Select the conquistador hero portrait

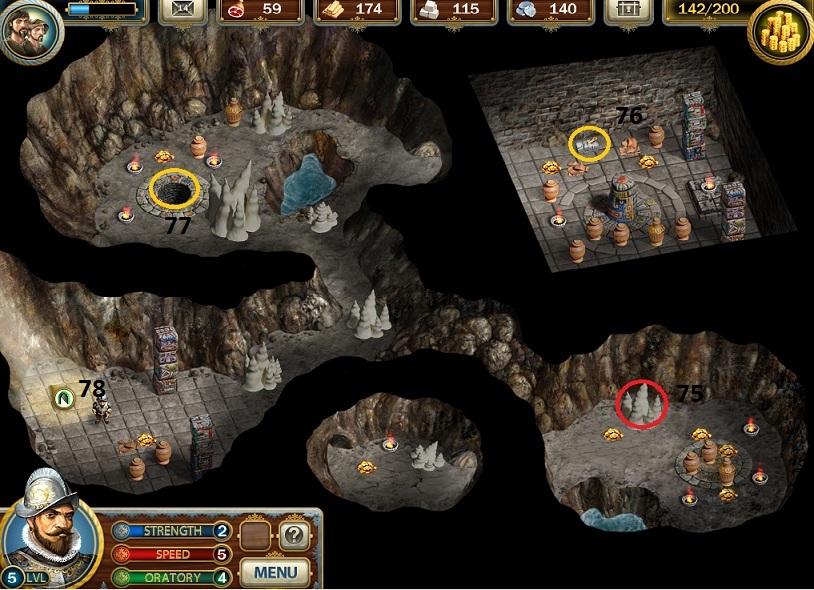(x=52, y=528)
